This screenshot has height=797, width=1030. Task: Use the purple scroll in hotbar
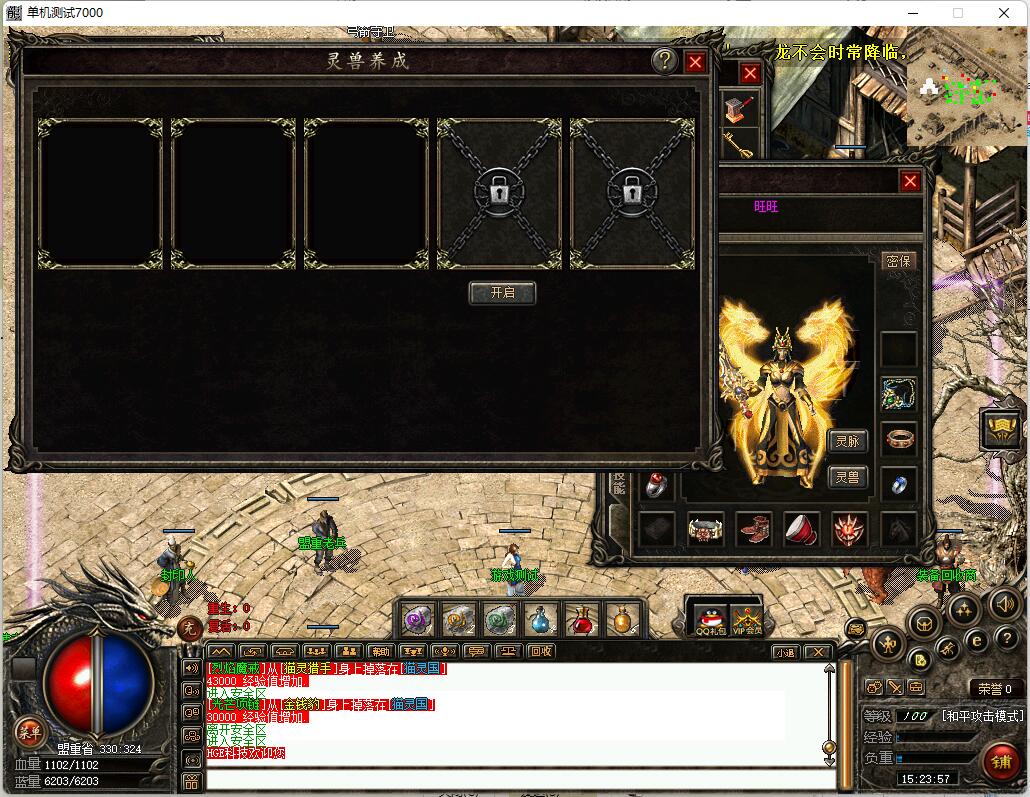point(417,620)
